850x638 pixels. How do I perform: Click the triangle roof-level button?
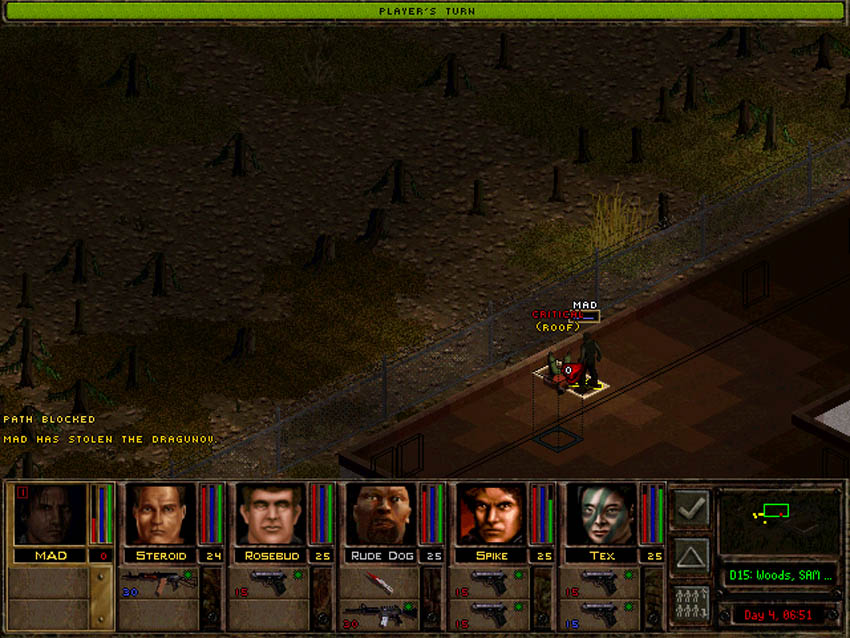tap(691, 556)
